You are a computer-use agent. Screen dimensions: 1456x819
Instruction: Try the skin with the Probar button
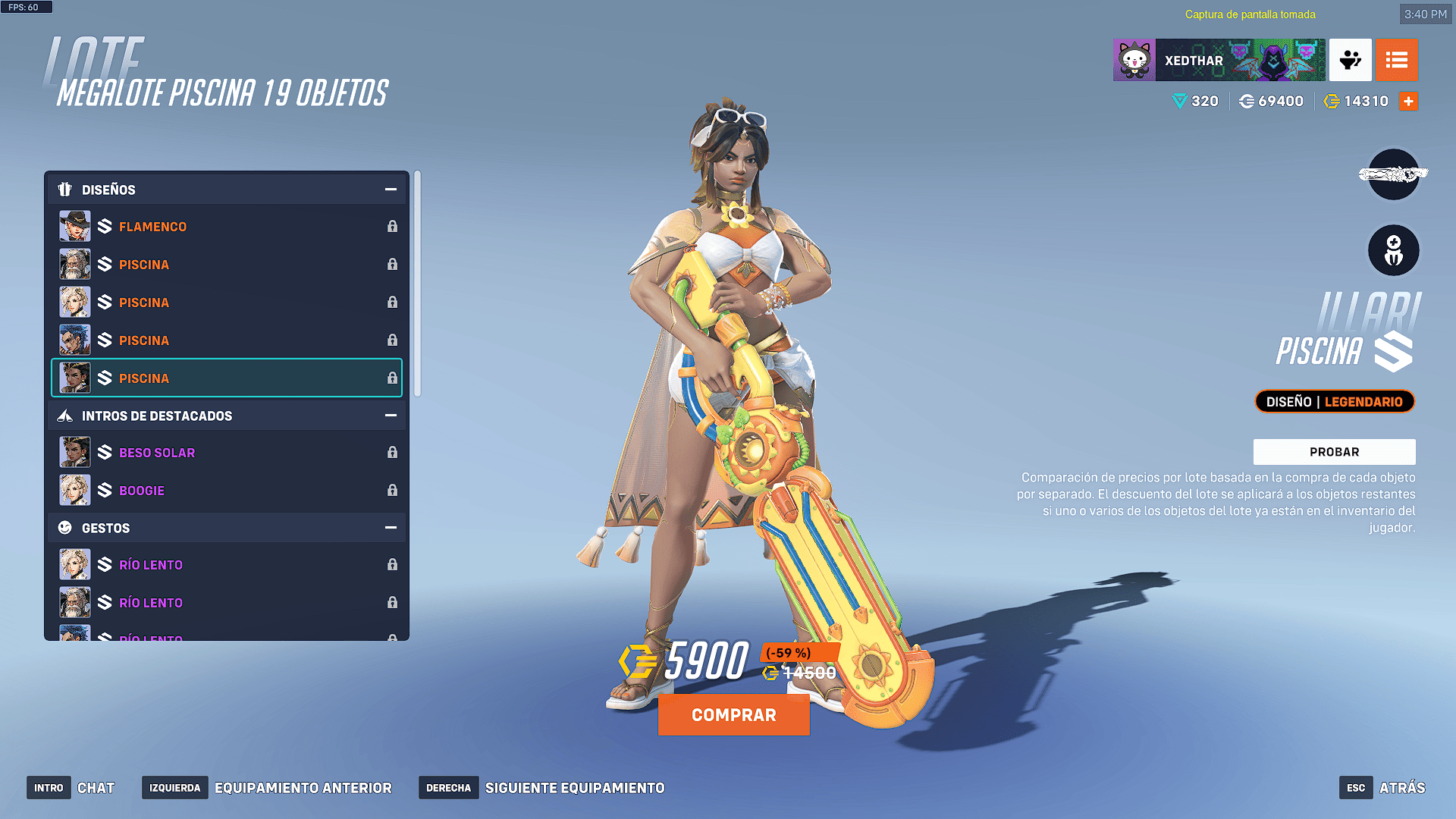tap(1334, 452)
